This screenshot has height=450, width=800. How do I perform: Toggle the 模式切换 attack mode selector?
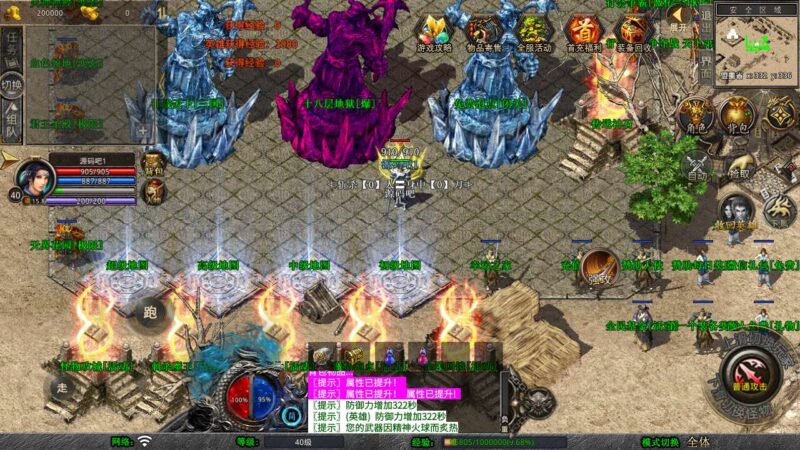[x=697, y=441]
